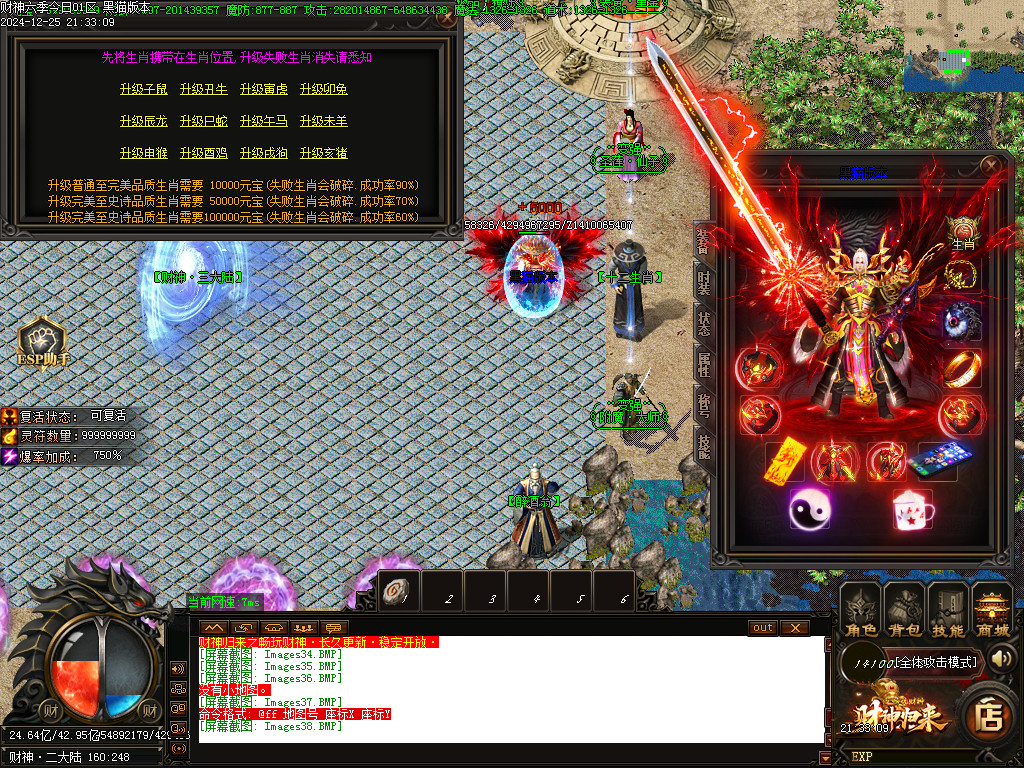1024x768 pixels.
Task: Switch to the 时装 costume tab
Action: [703, 281]
